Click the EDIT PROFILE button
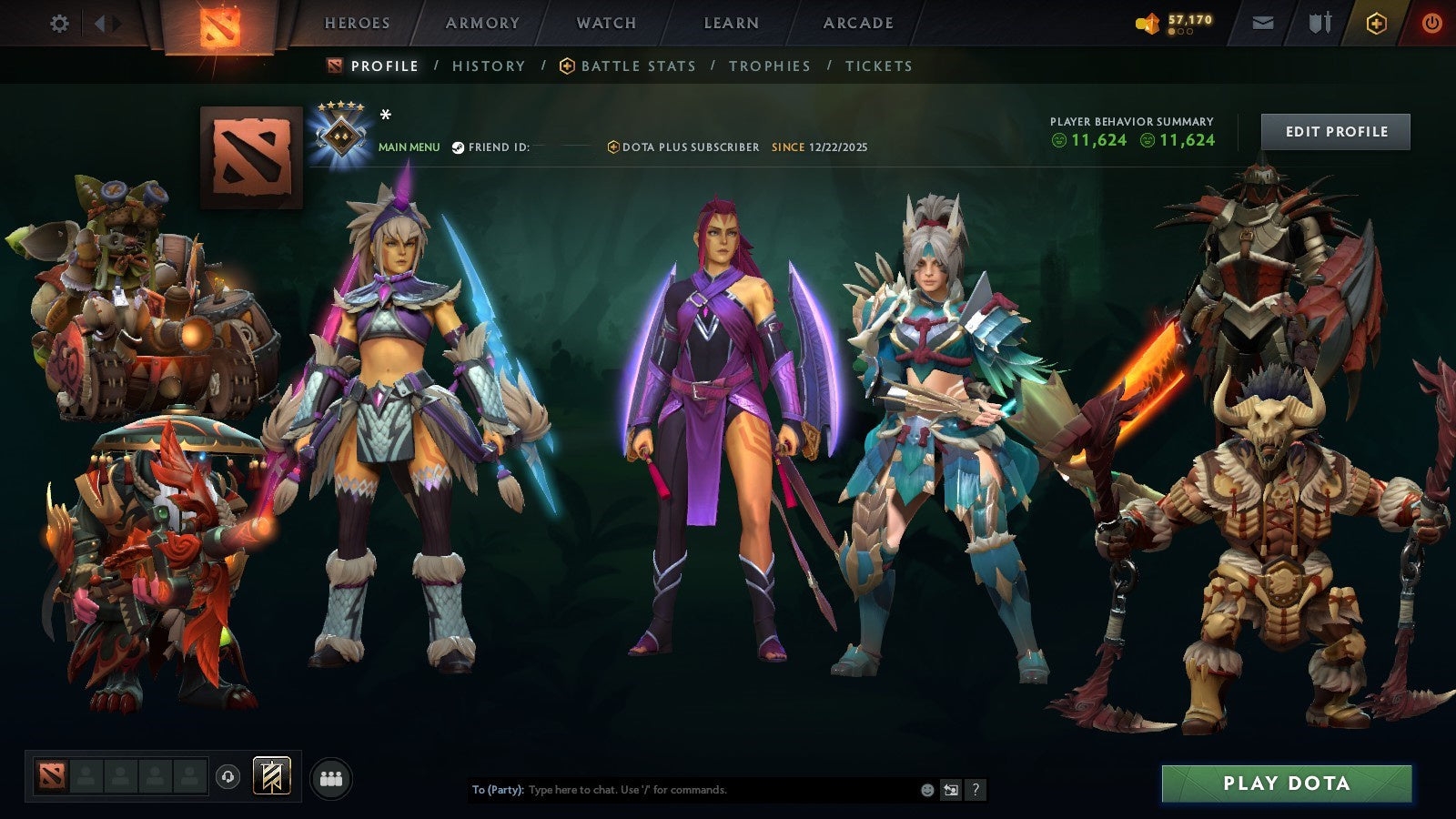 click(1335, 131)
